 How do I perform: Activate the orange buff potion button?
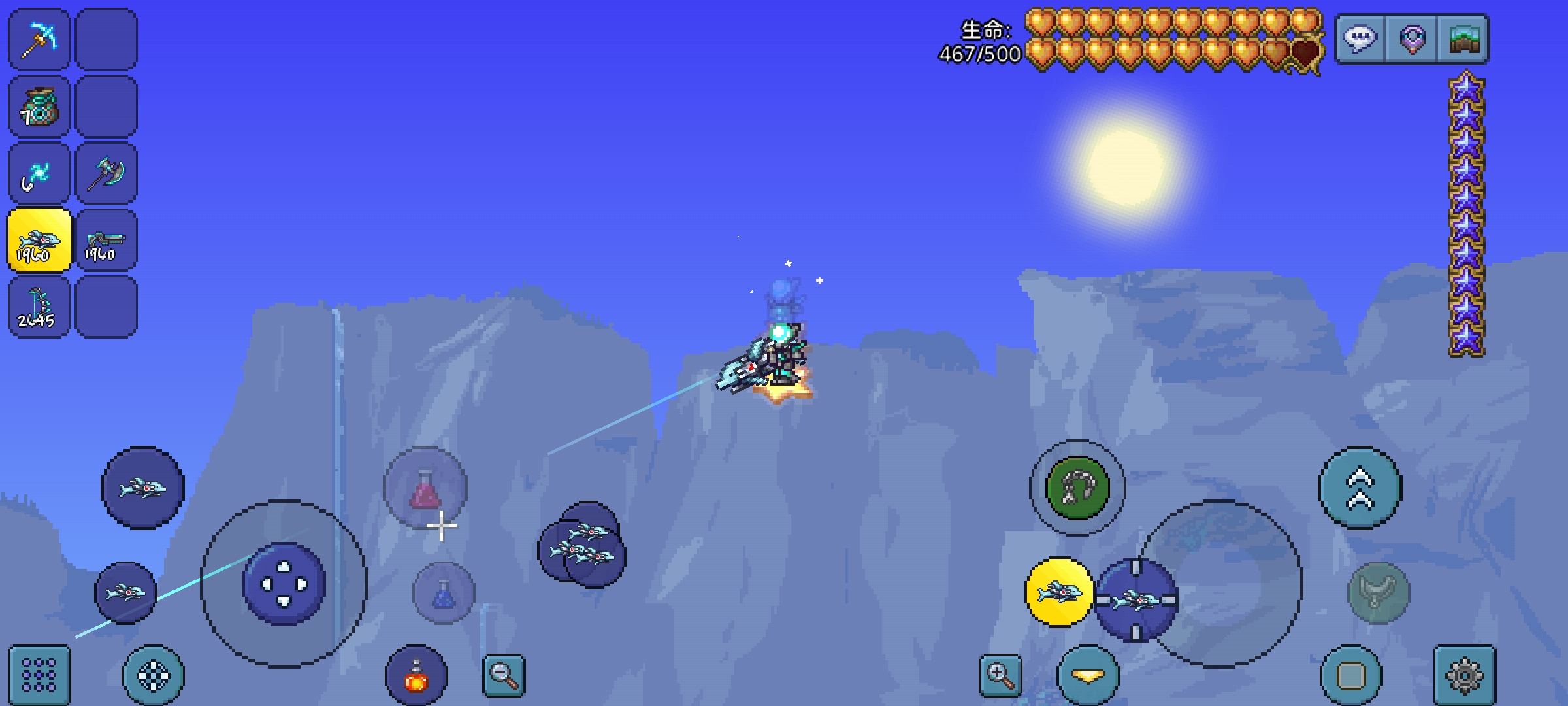(416, 676)
